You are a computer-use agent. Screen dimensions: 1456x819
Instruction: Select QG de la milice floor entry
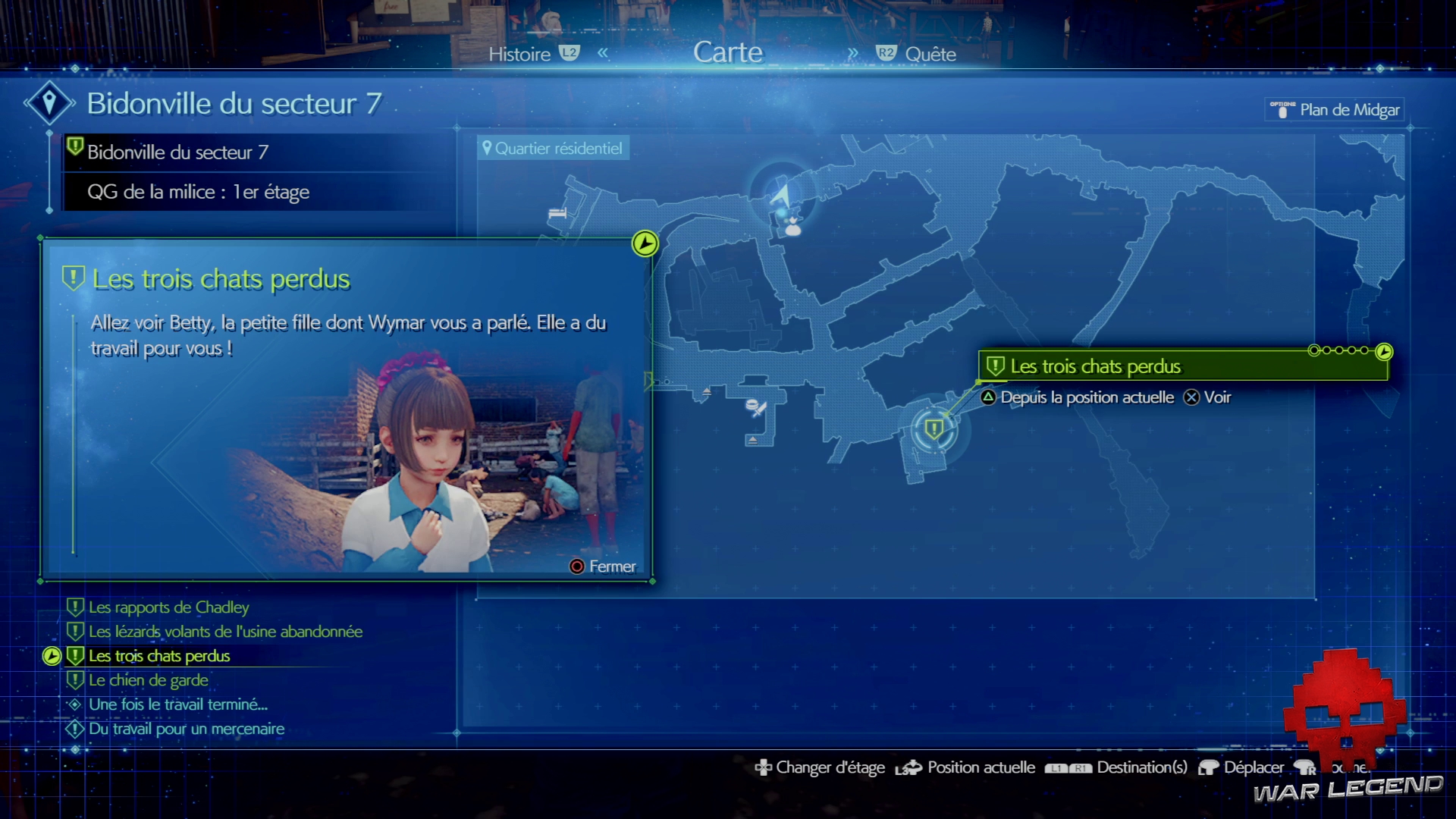198,192
